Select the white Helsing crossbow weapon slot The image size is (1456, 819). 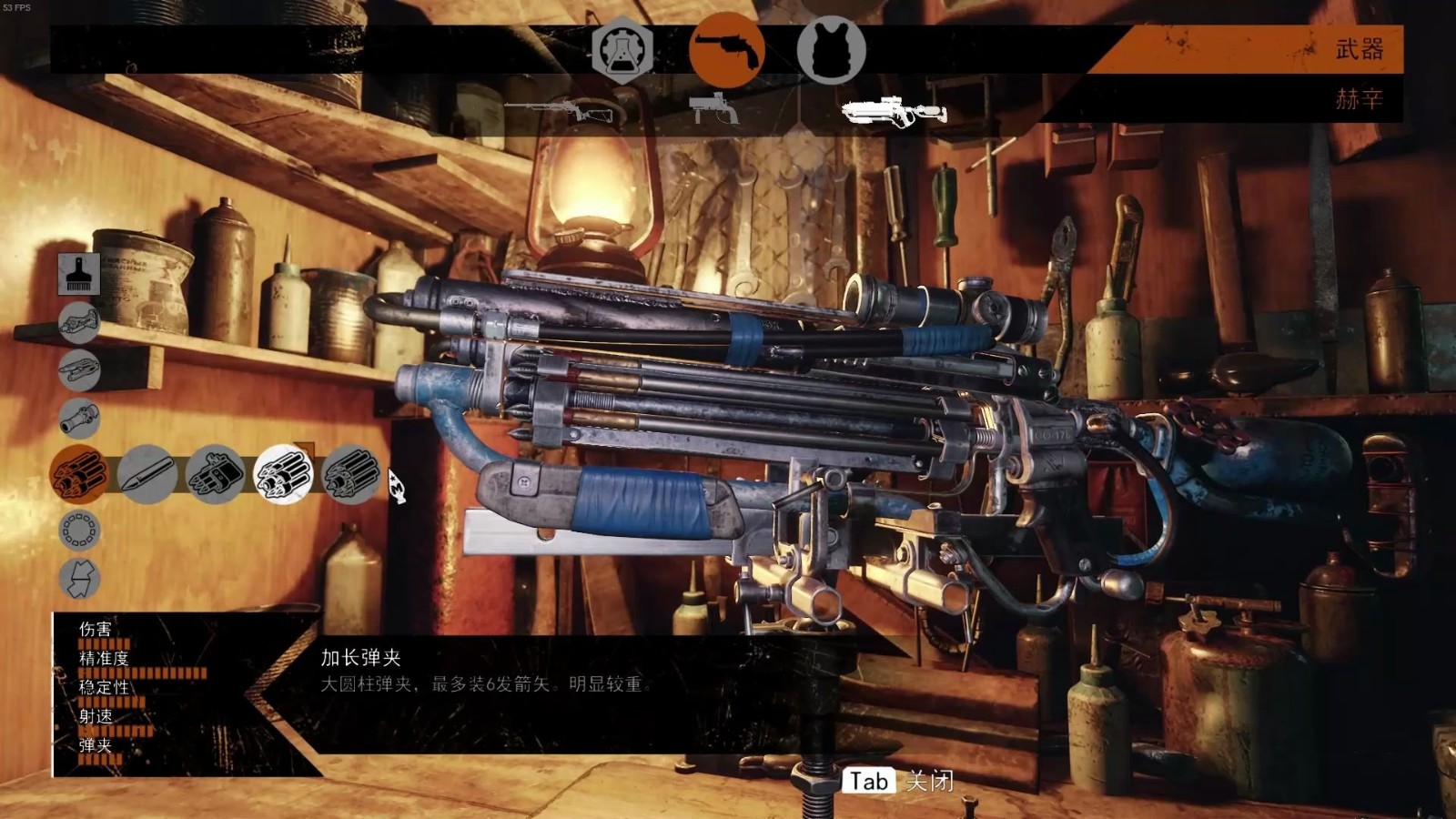(894, 112)
